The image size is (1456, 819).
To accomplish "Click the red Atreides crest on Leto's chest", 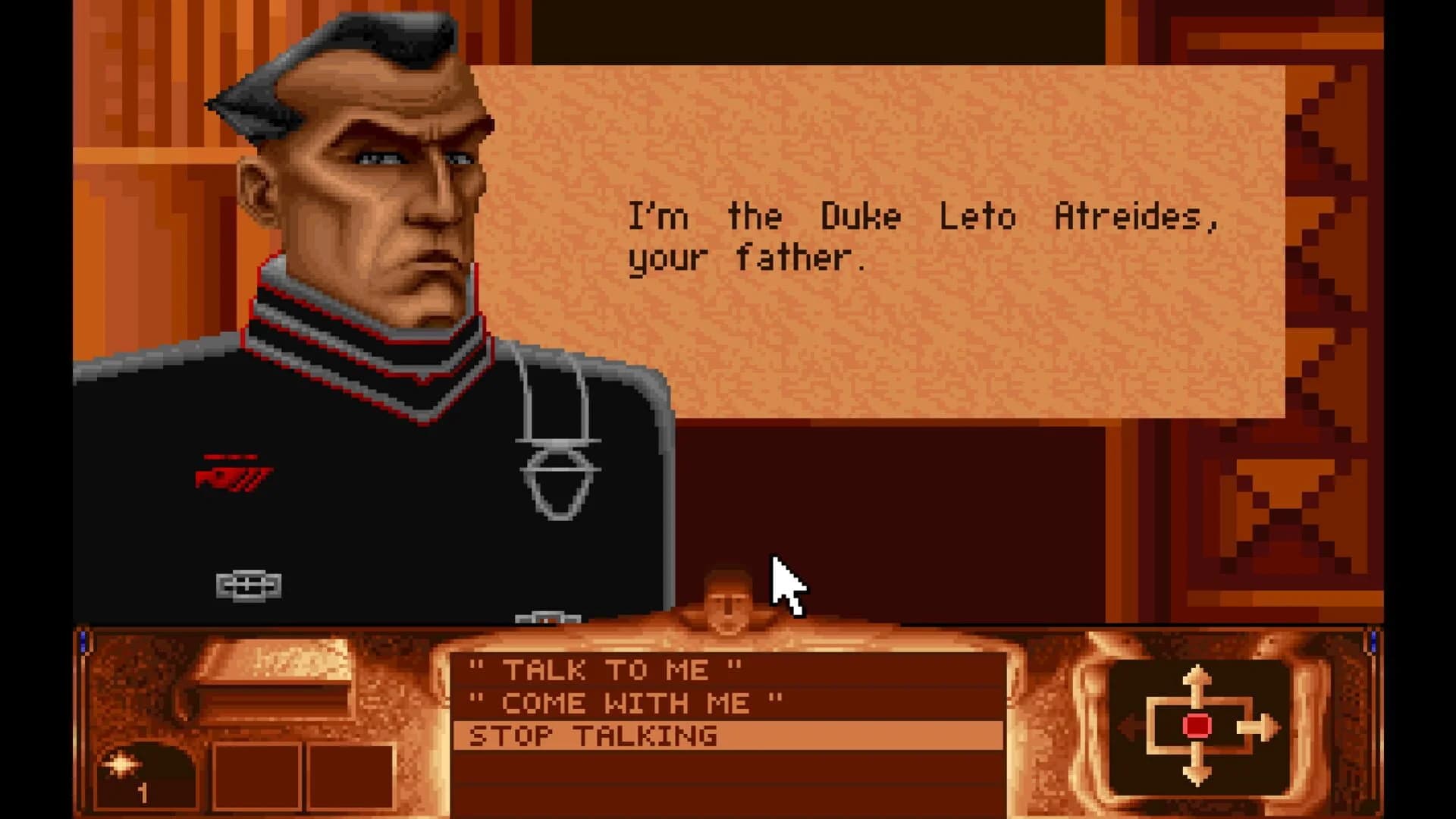I will tap(235, 470).
